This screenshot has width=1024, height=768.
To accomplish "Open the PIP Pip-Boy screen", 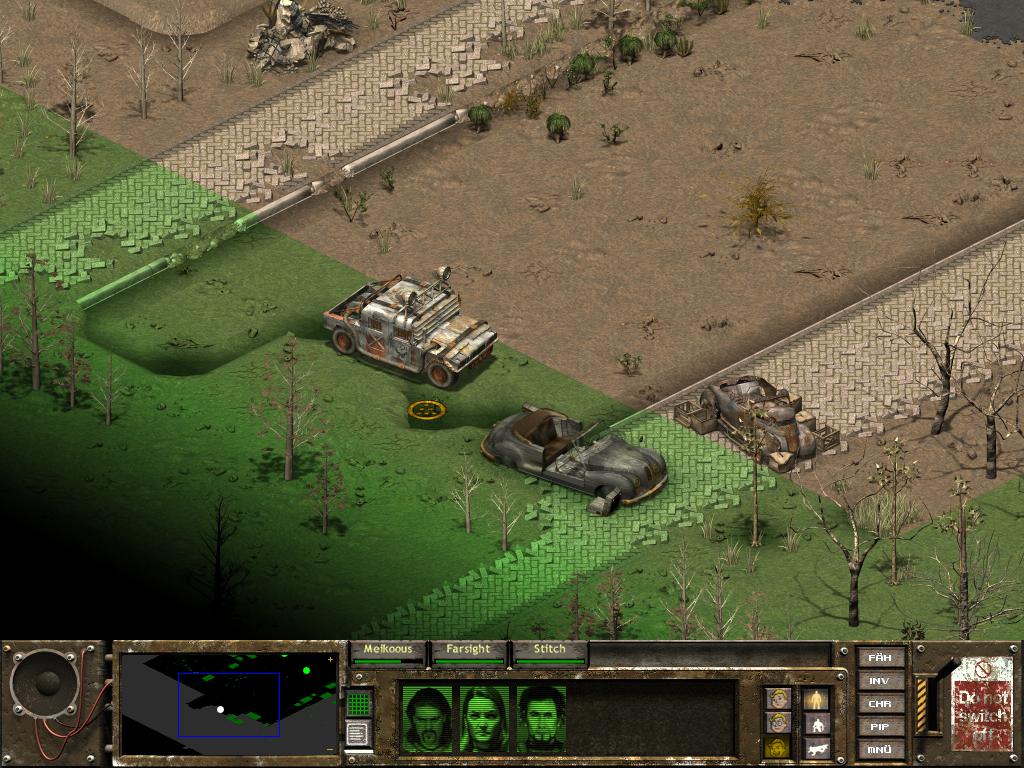I will [880, 727].
